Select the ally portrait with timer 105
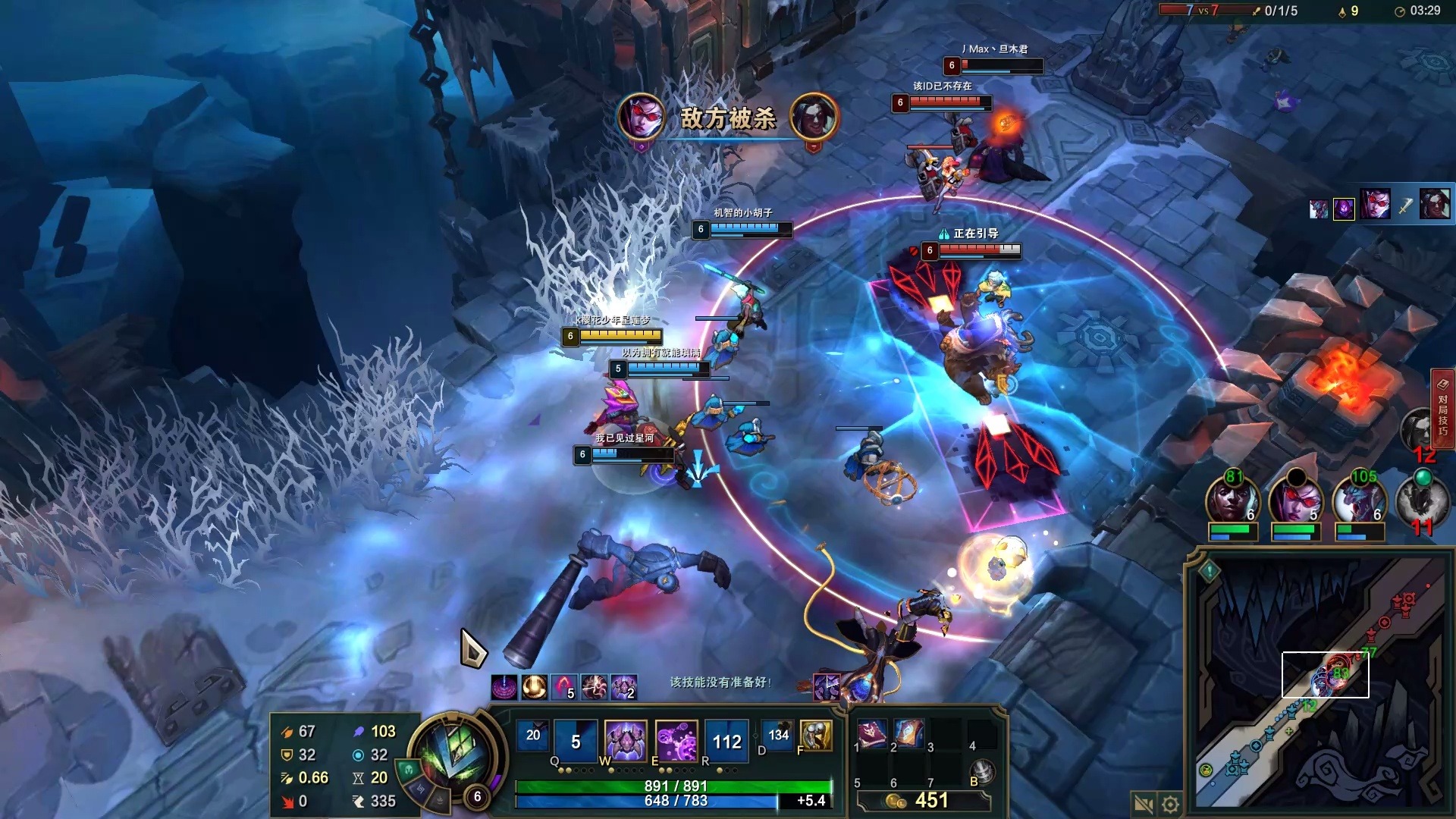 pos(1360,503)
